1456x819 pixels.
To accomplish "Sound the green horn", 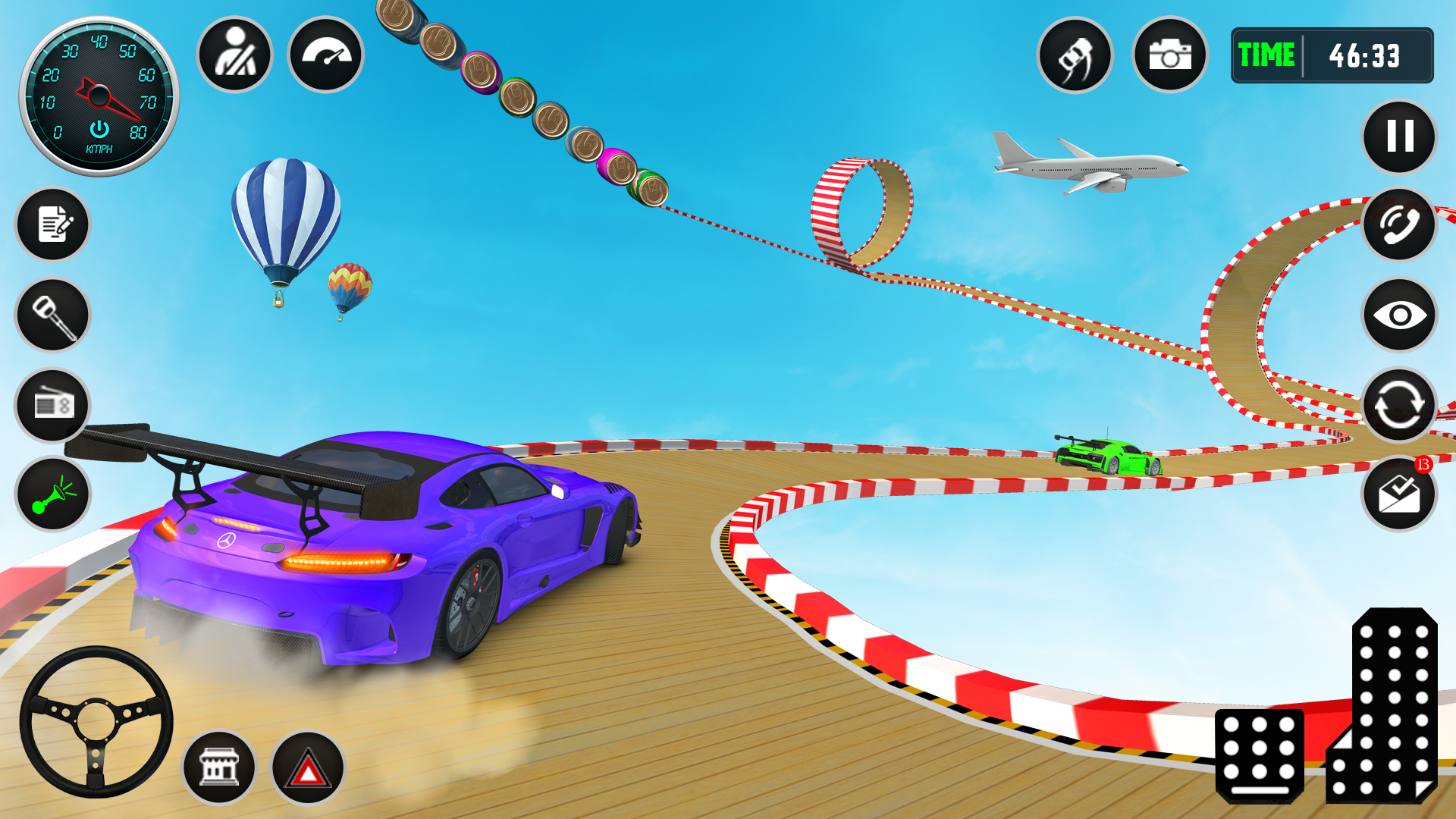I will tap(52, 495).
